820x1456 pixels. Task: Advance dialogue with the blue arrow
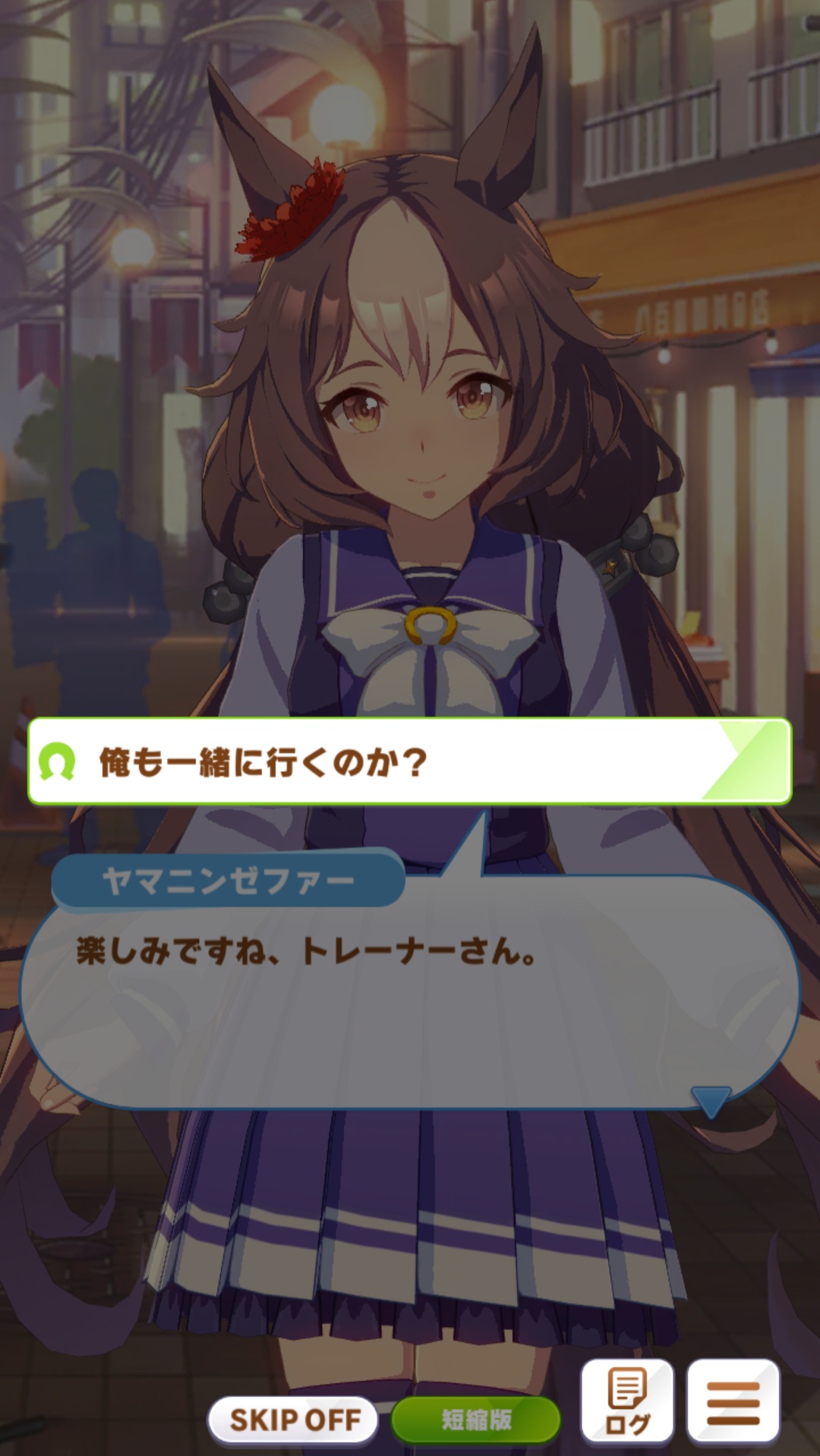point(711,1101)
